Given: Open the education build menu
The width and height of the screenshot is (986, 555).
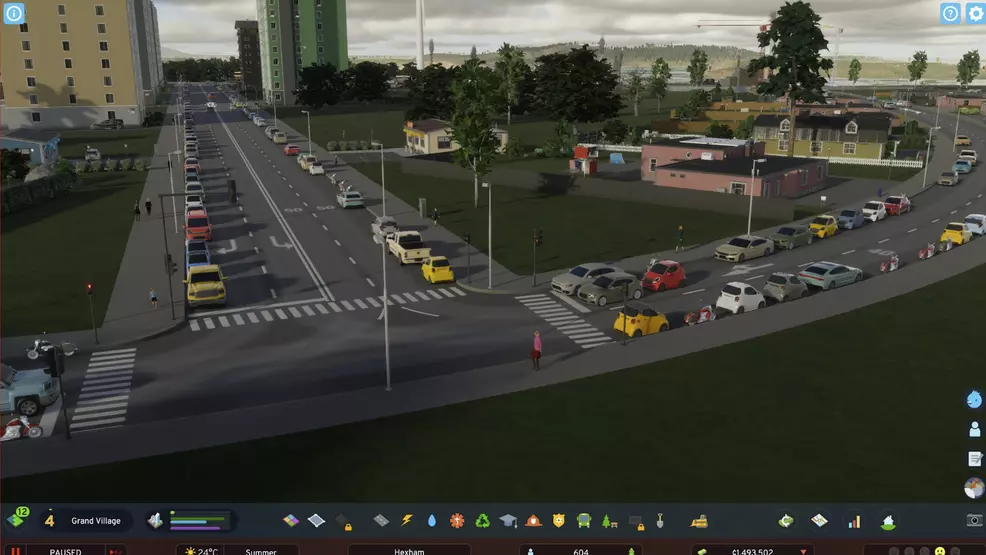Looking at the screenshot, I should [508, 520].
